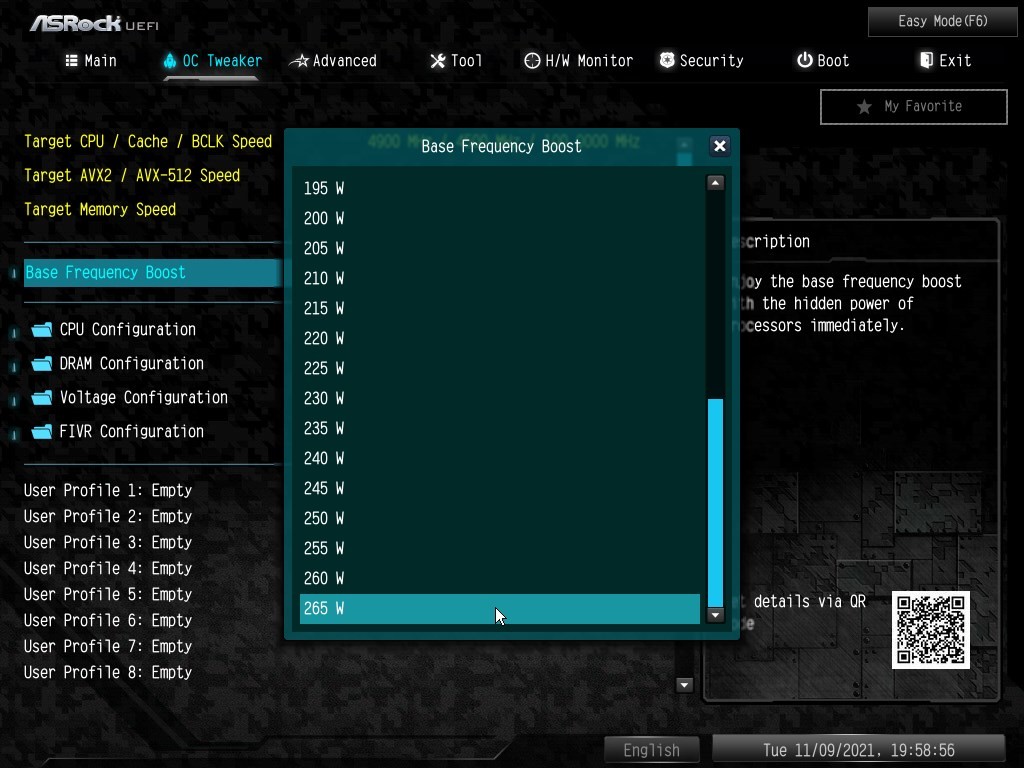Choose the 195 W option
The height and width of the screenshot is (768, 1024).
(500, 188)
